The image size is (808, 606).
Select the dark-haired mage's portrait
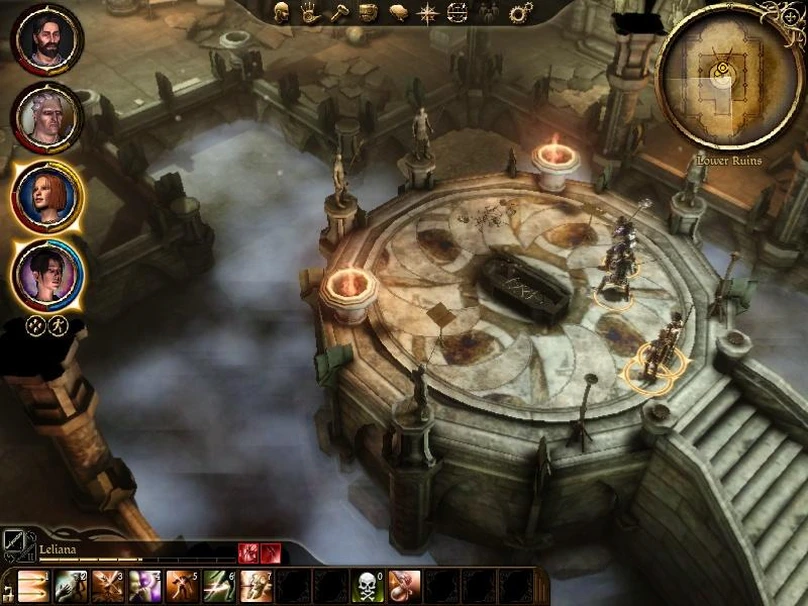pos(47,274)
